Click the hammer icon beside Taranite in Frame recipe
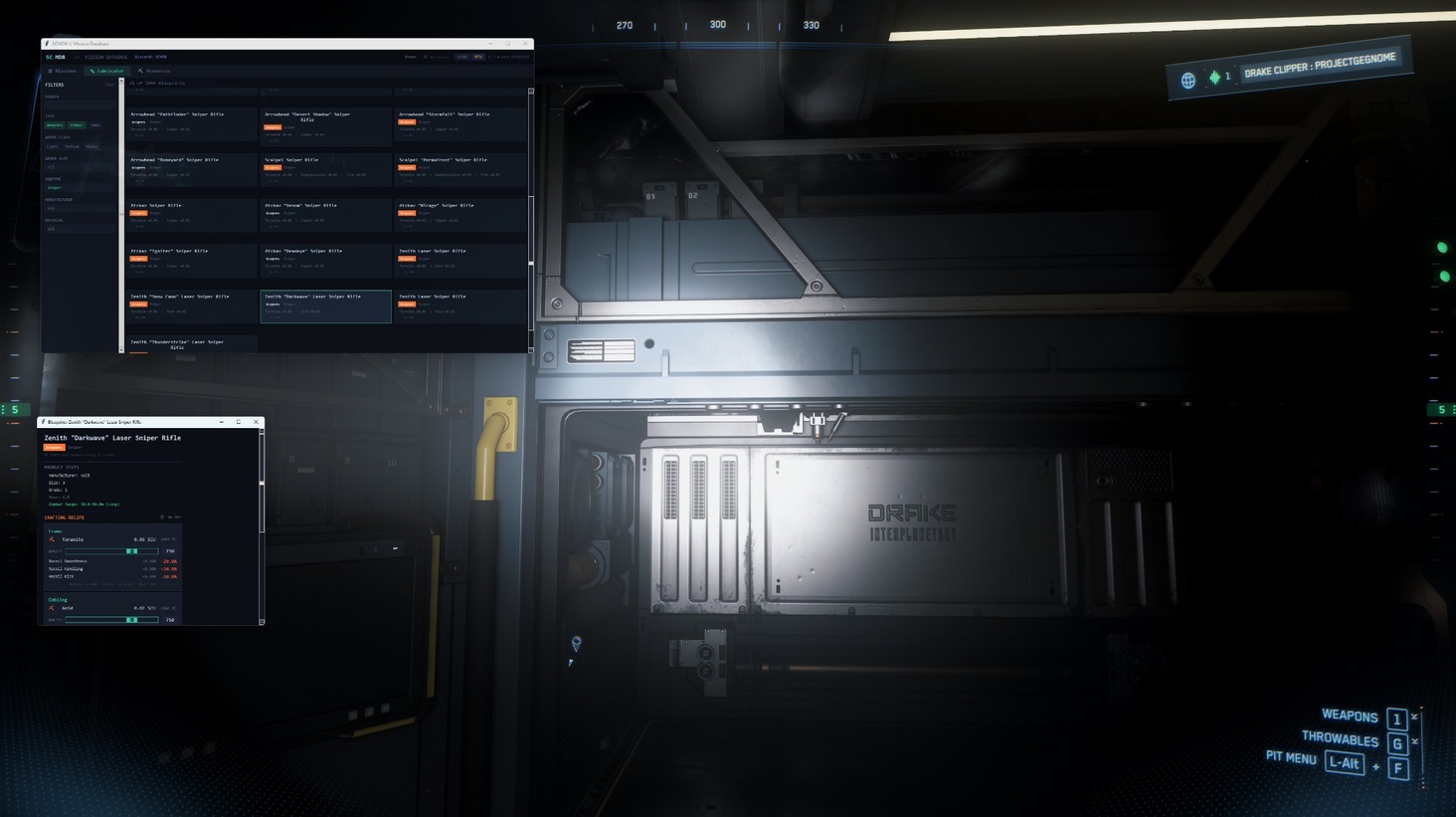This screenshot has width=1456, height=817. click(x=51, y=539)
